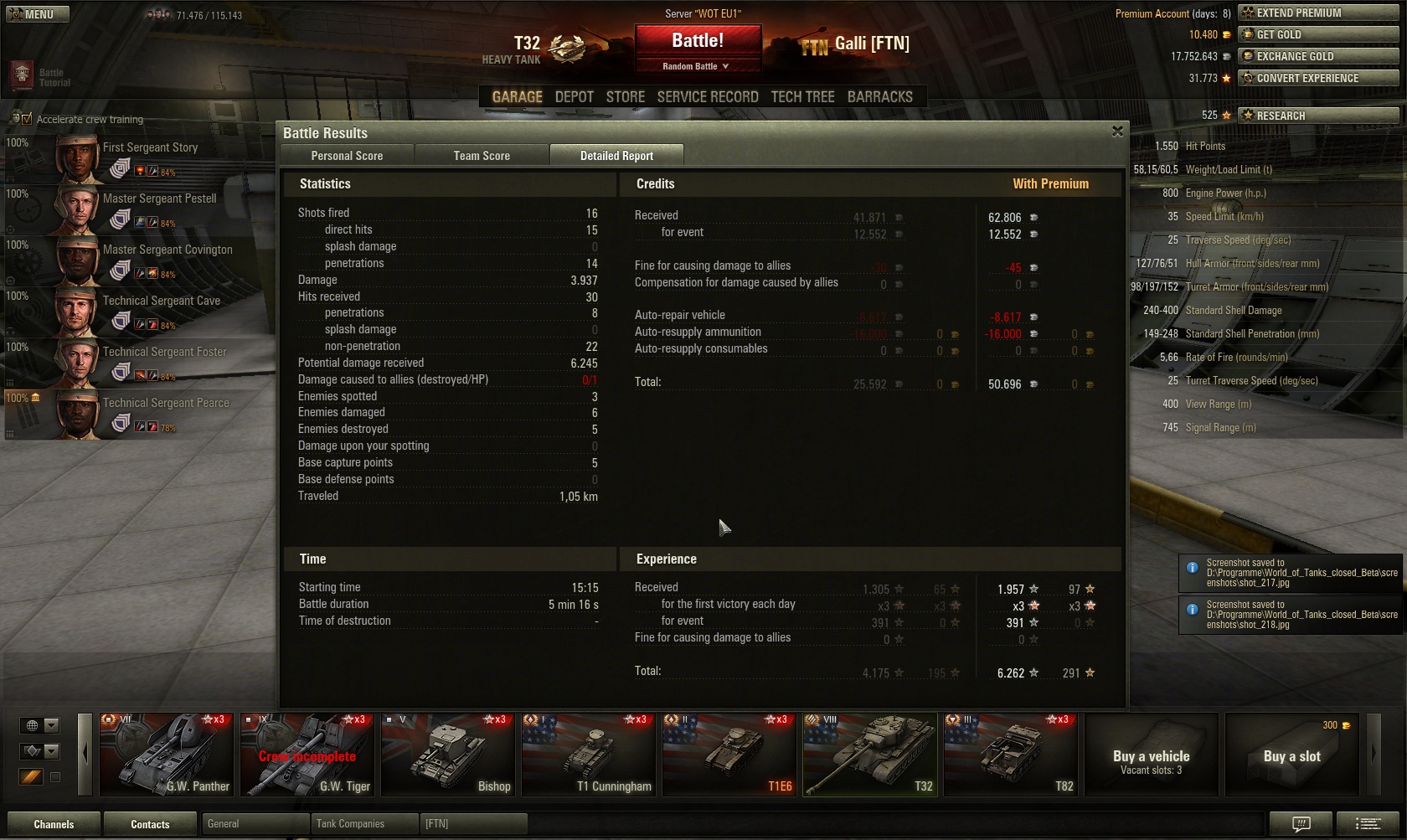Visit the BARRACKS
Image resolution: width=1407 pixels, height=840 pixels.
coord(879,97)
